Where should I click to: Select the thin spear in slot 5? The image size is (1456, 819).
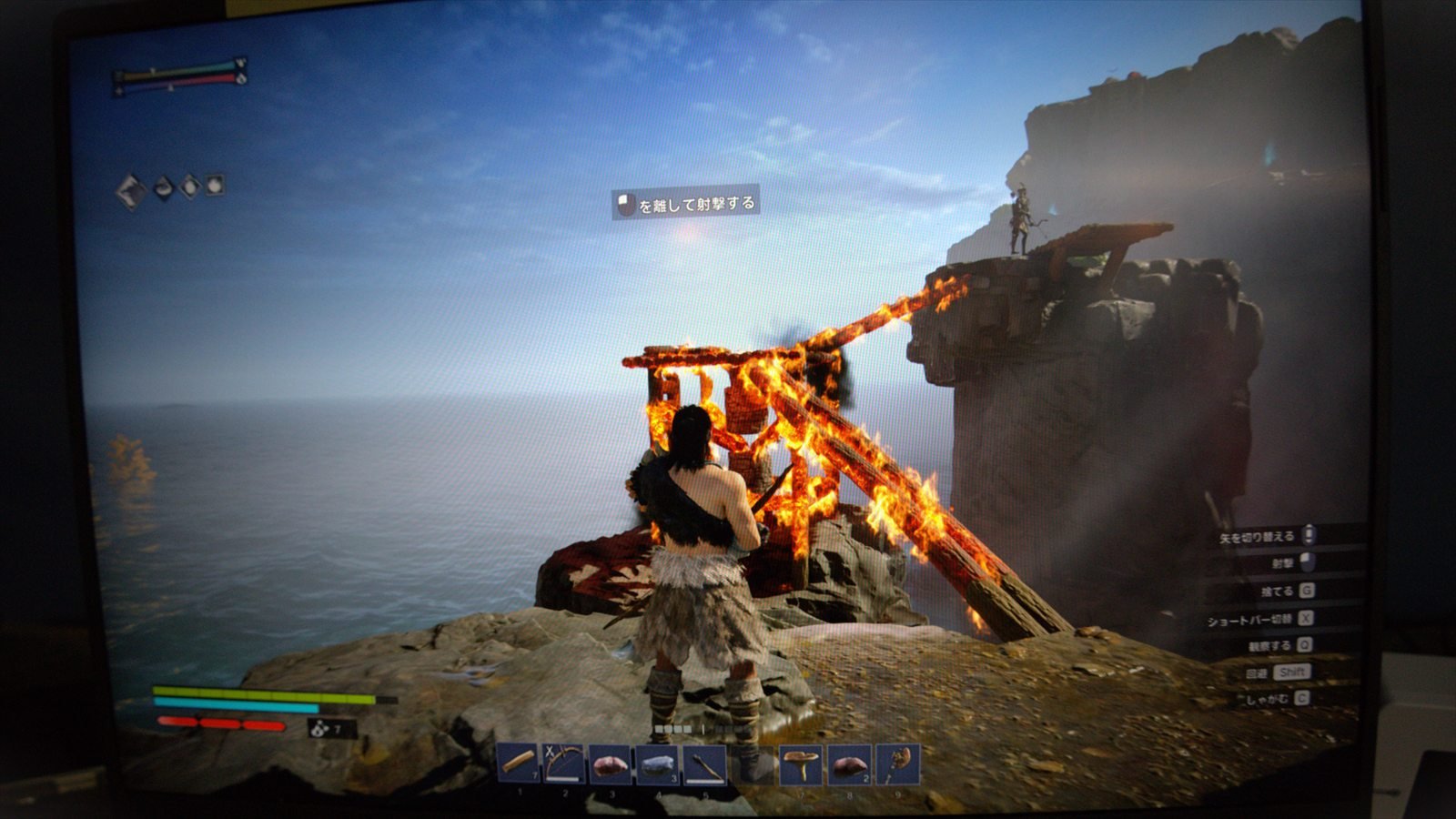pyautogui.click(x=704, y=764)
